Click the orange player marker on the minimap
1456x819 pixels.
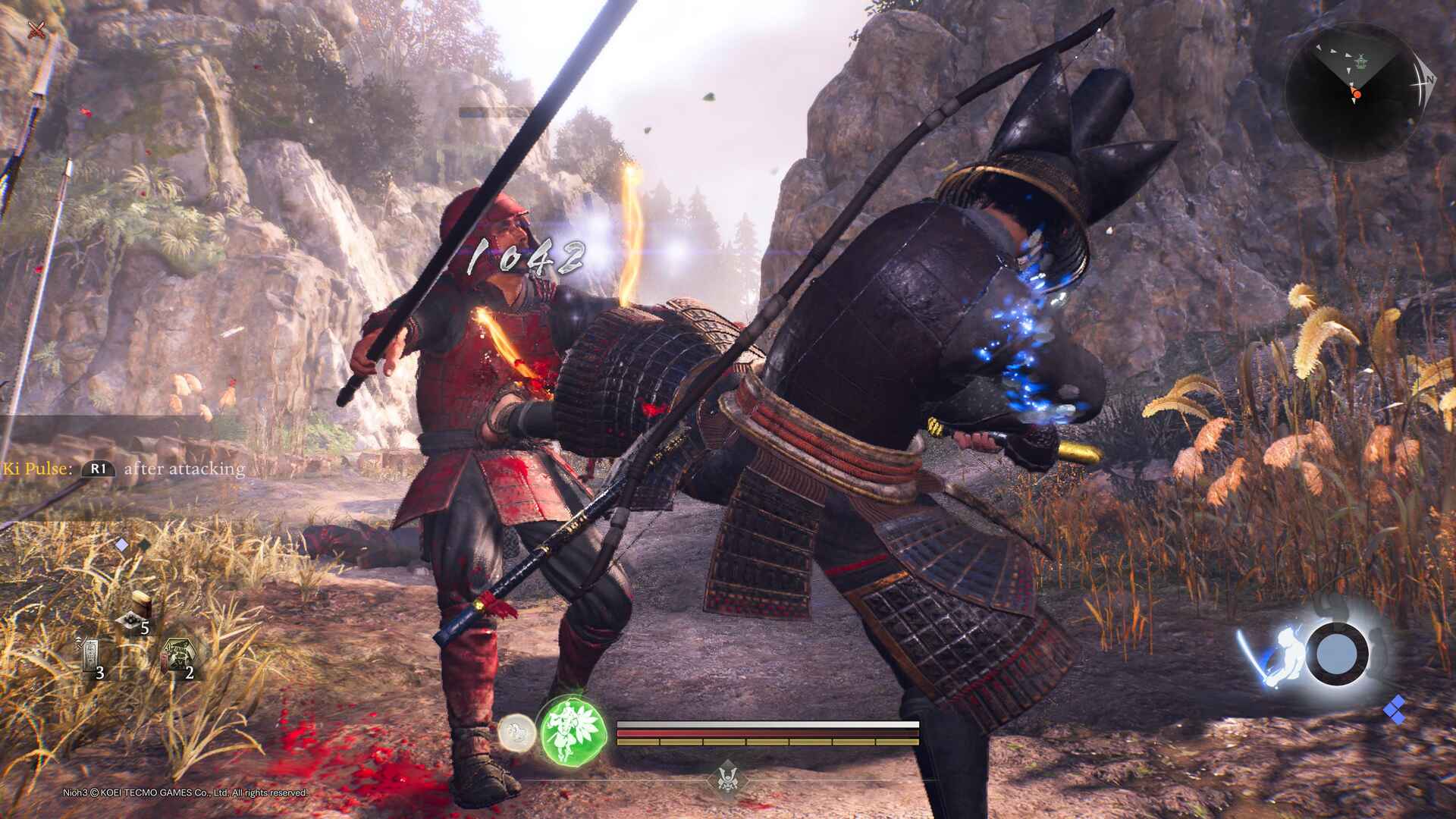click(1356, 93)
